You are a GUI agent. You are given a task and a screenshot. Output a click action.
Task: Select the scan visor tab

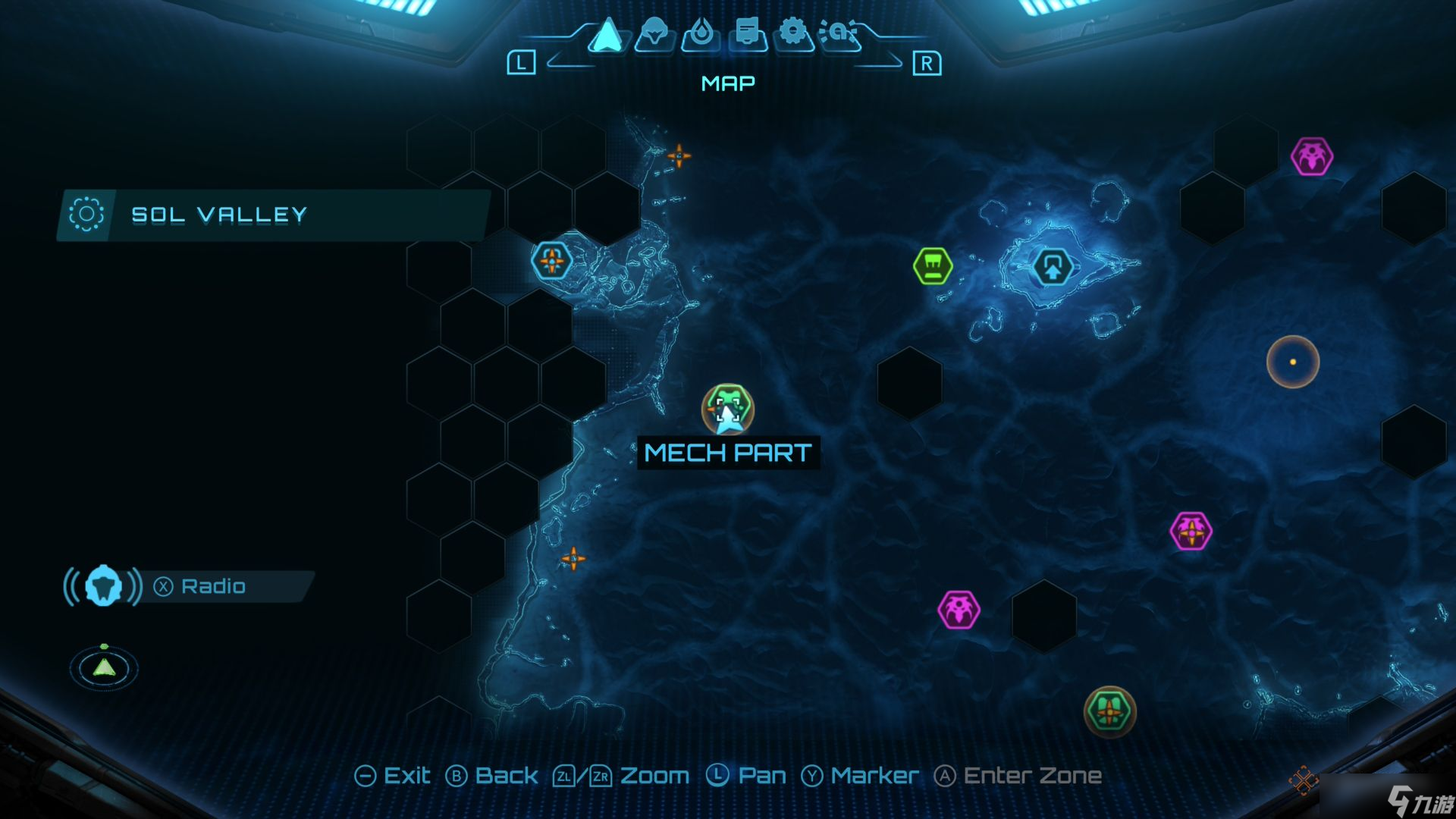pos(839,33)
